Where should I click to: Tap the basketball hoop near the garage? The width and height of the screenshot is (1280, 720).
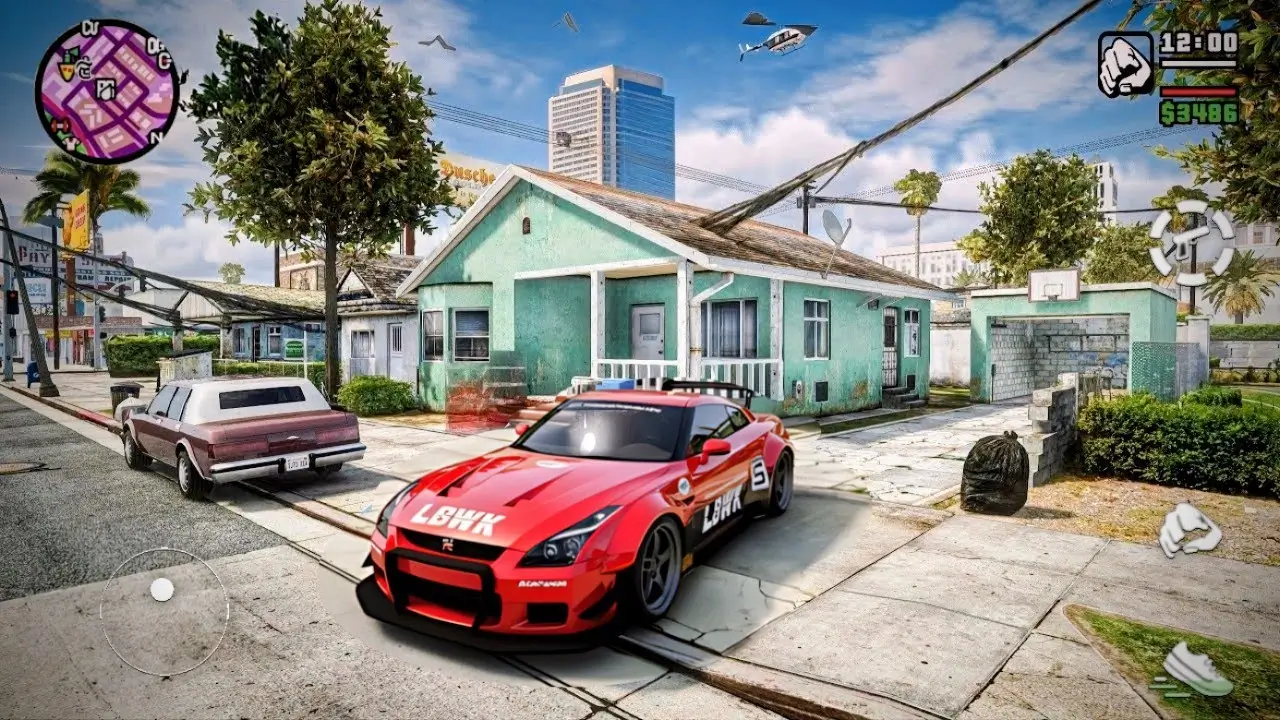1050,295
